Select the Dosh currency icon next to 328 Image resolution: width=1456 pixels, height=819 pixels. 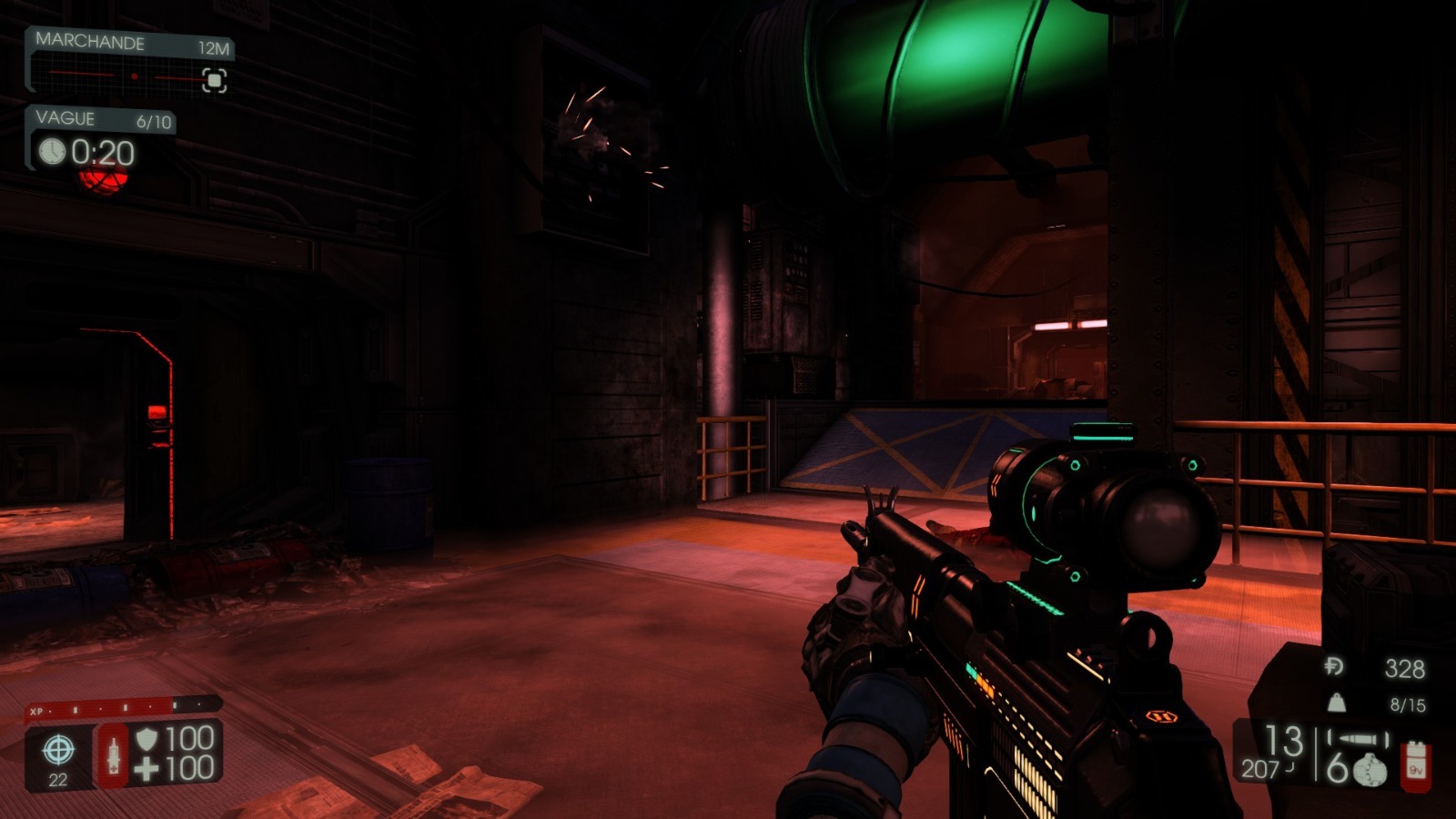coord(1333,665)
